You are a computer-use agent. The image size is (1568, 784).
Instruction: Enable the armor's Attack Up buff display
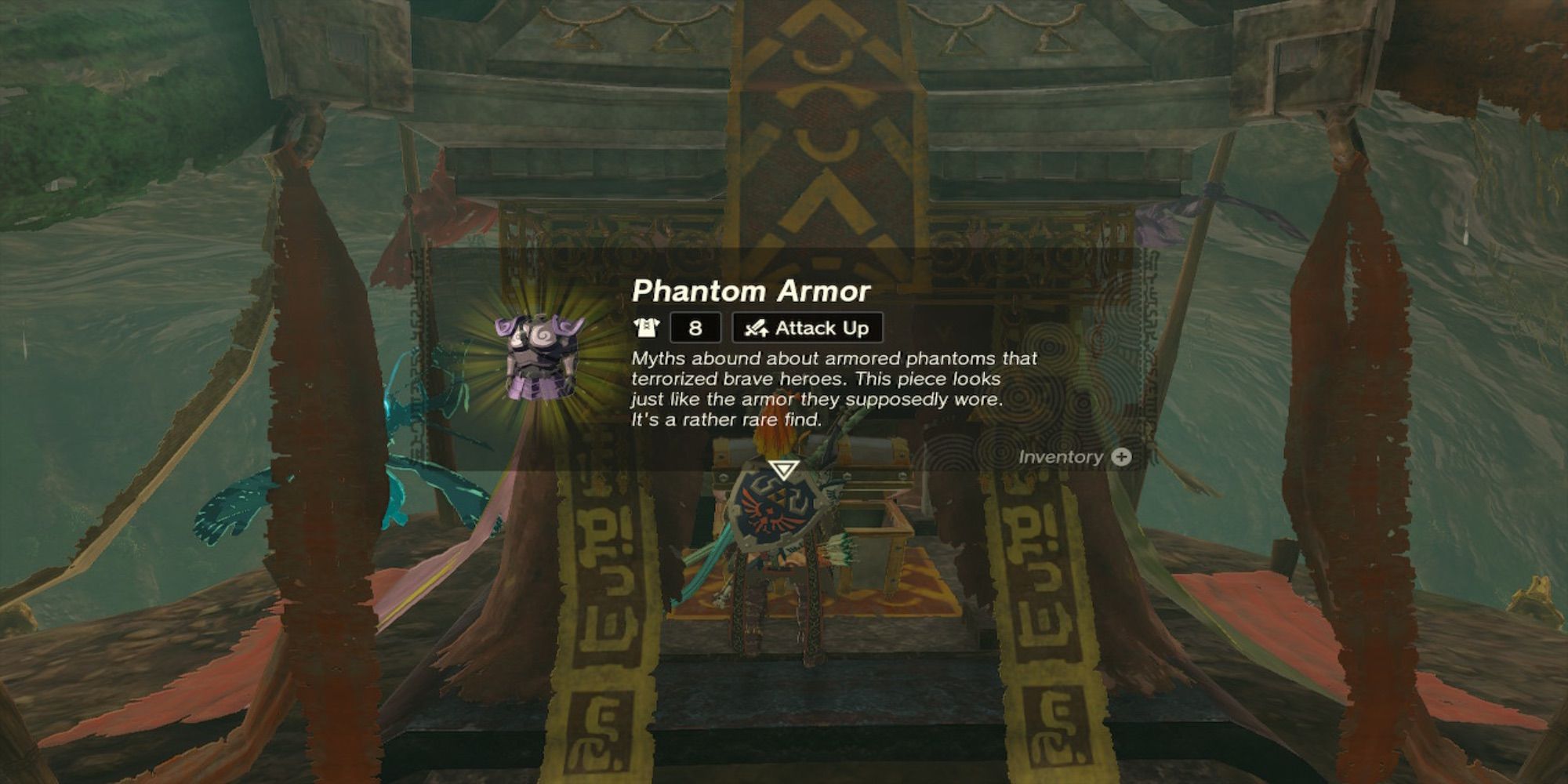(x=806, y=328)
